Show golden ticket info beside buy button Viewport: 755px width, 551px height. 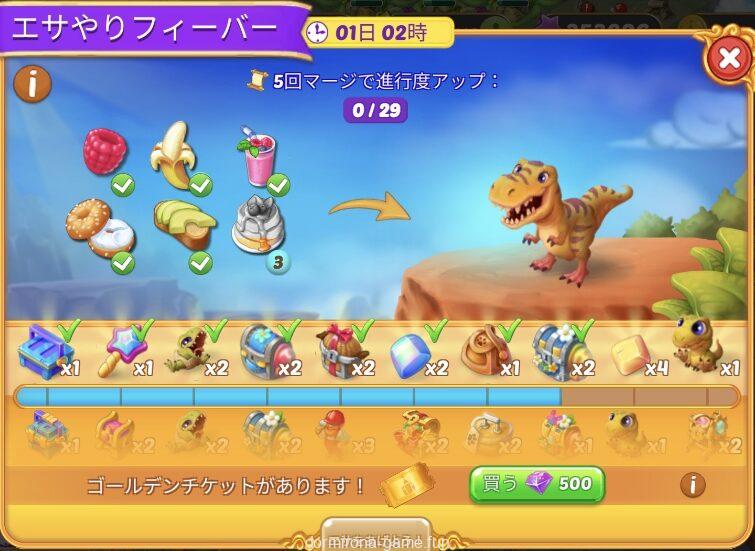point(692,485)
